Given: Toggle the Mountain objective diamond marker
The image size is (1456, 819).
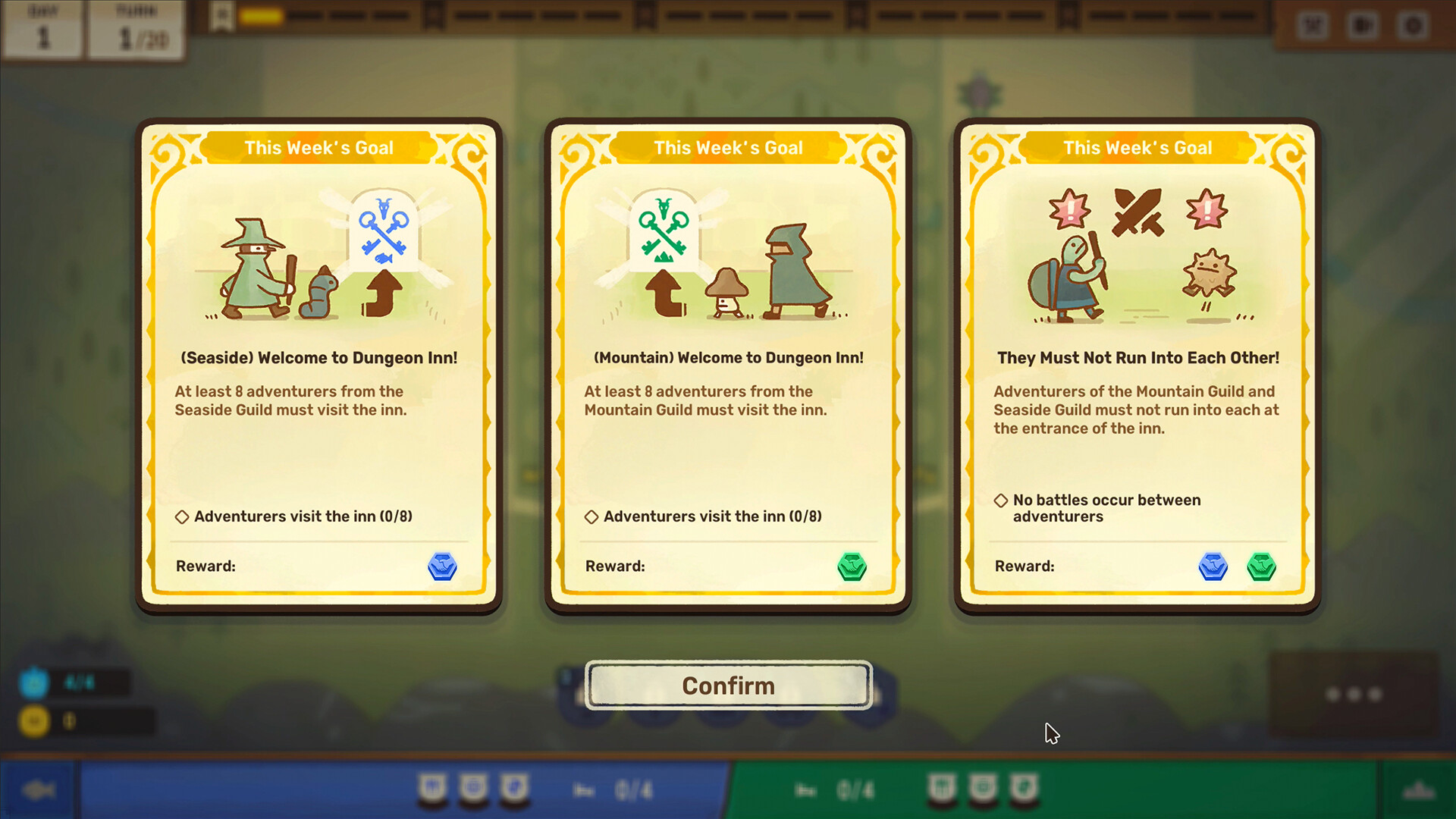Looking at the screenshot, I should tap(591, 516).
